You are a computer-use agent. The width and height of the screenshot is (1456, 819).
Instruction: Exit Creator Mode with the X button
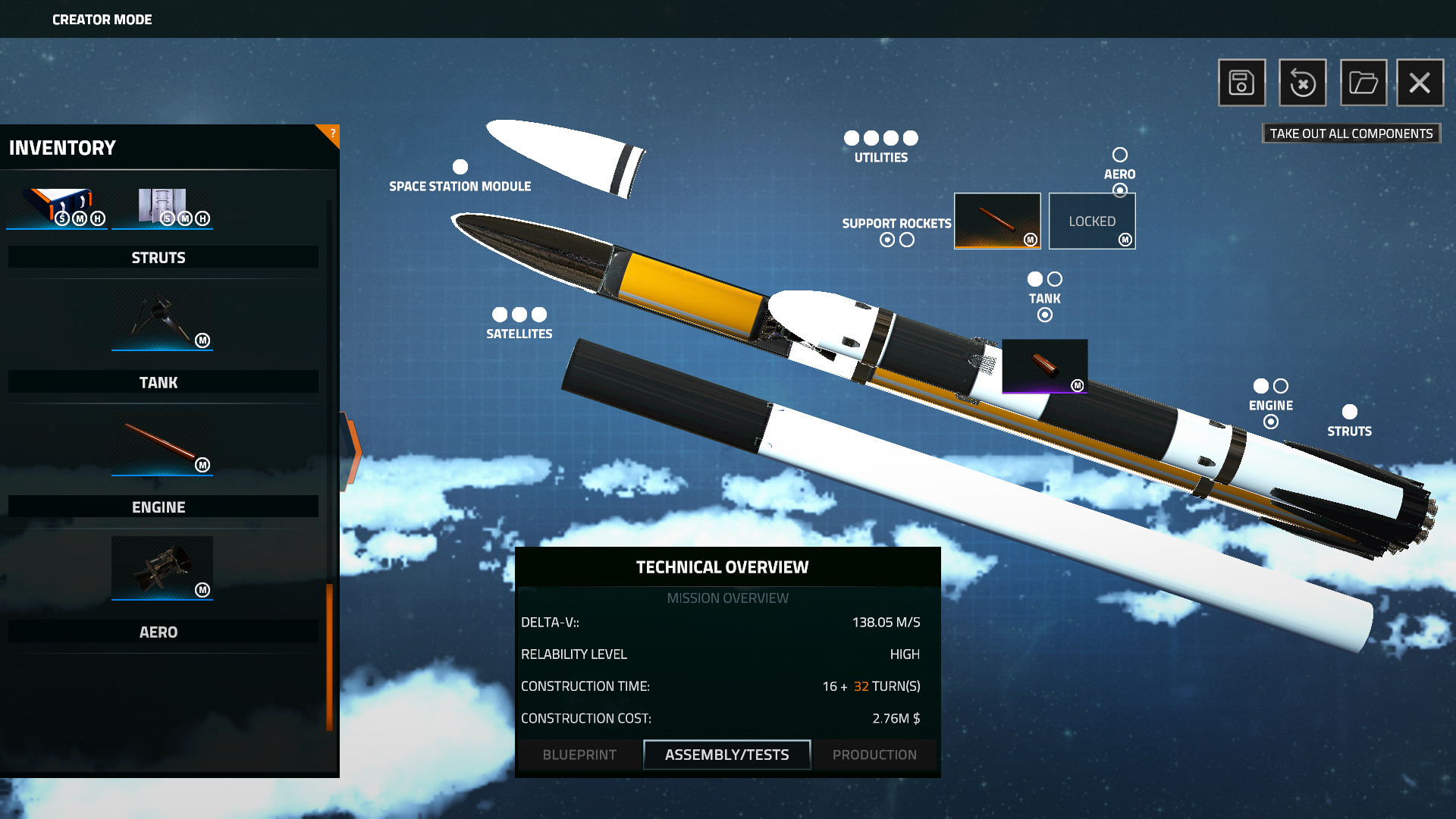[1420, 83]
